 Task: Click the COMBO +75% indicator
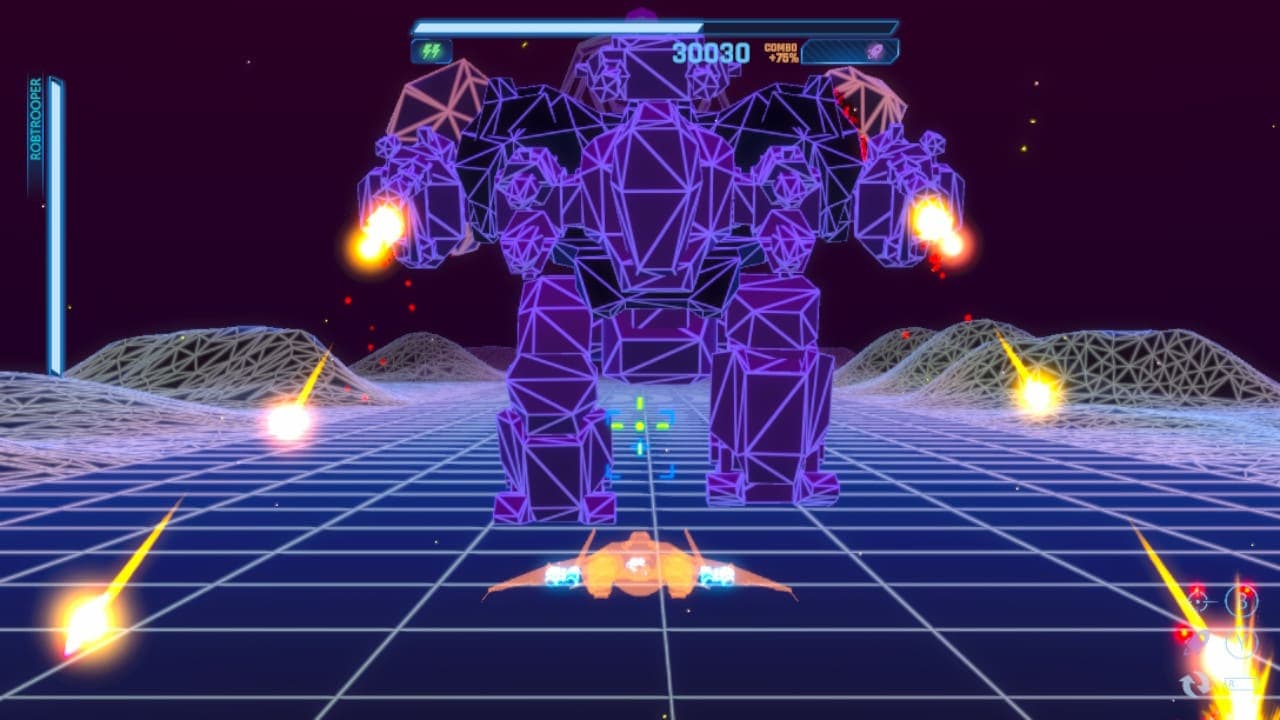click(x=783, y=51)
